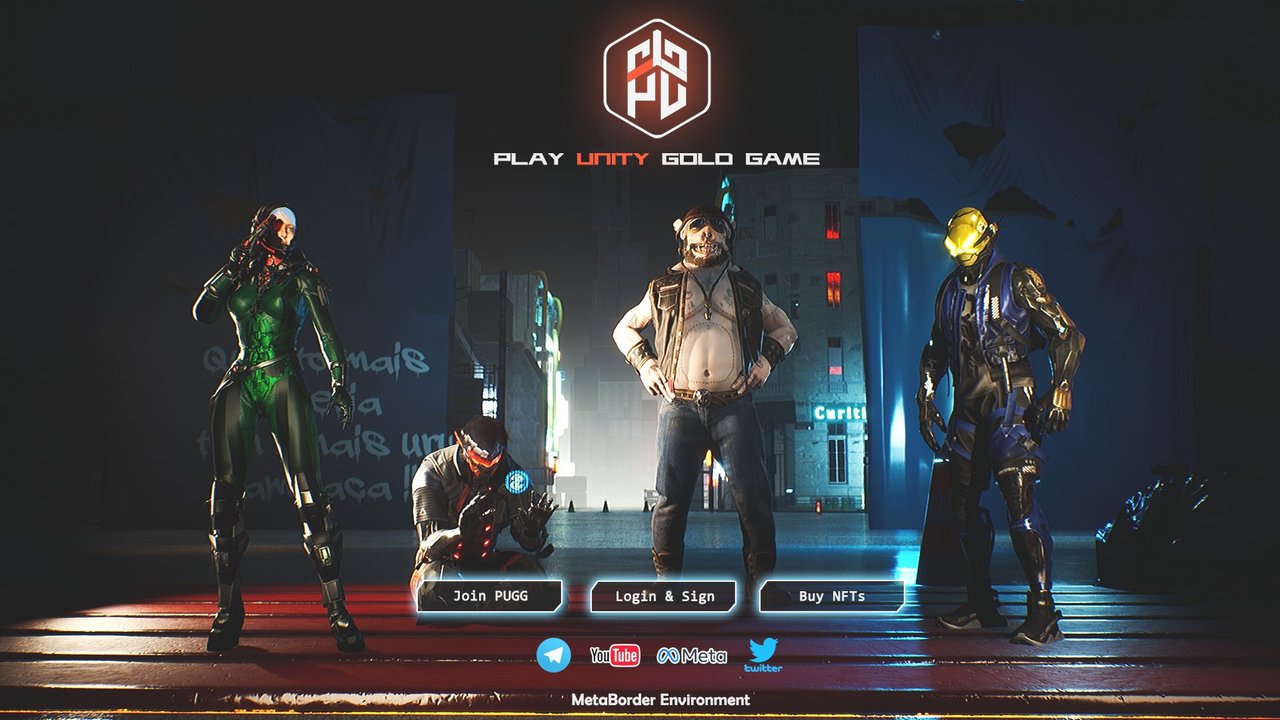Viewport: 1280px width, 720px height.
Task: Open the Login & Sign screen
Action: pos(664,596)
